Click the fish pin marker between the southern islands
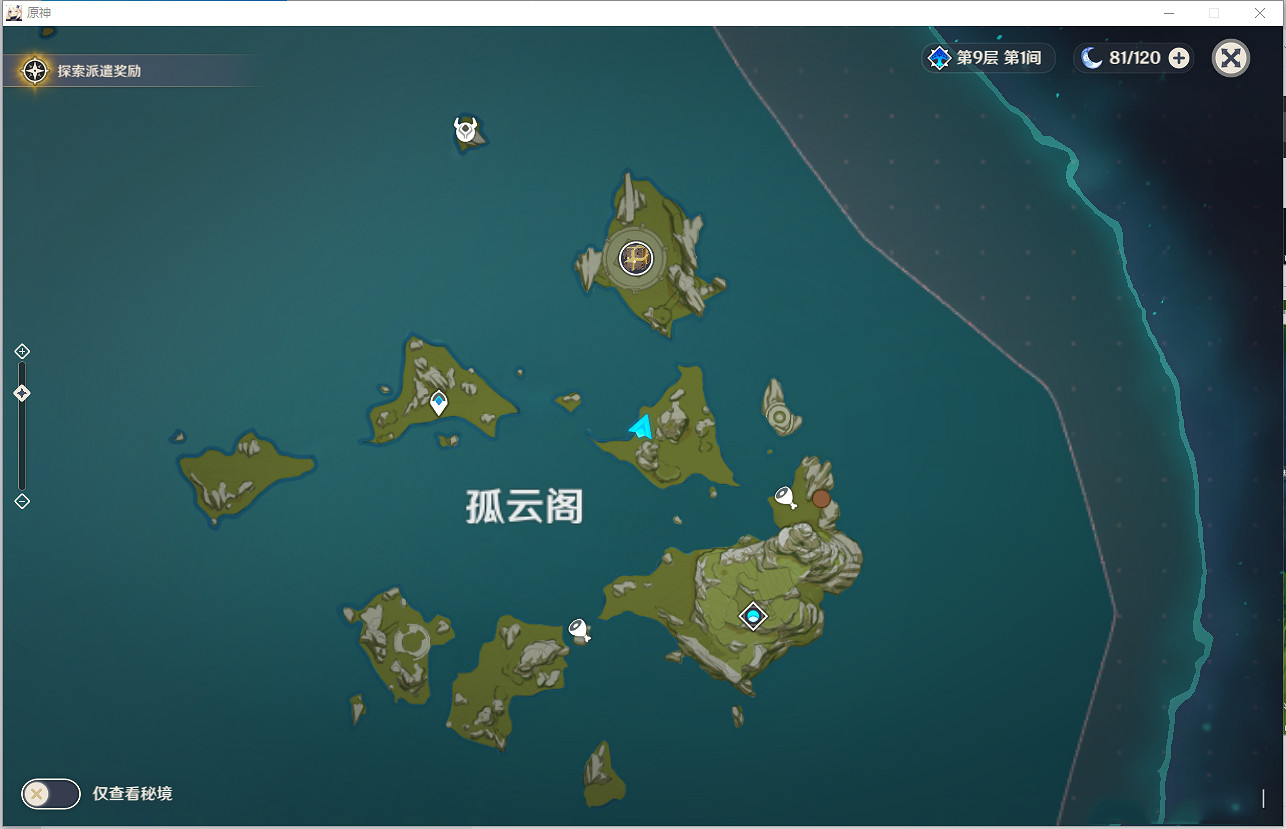 pyautogui.click(x=578, y=630)
